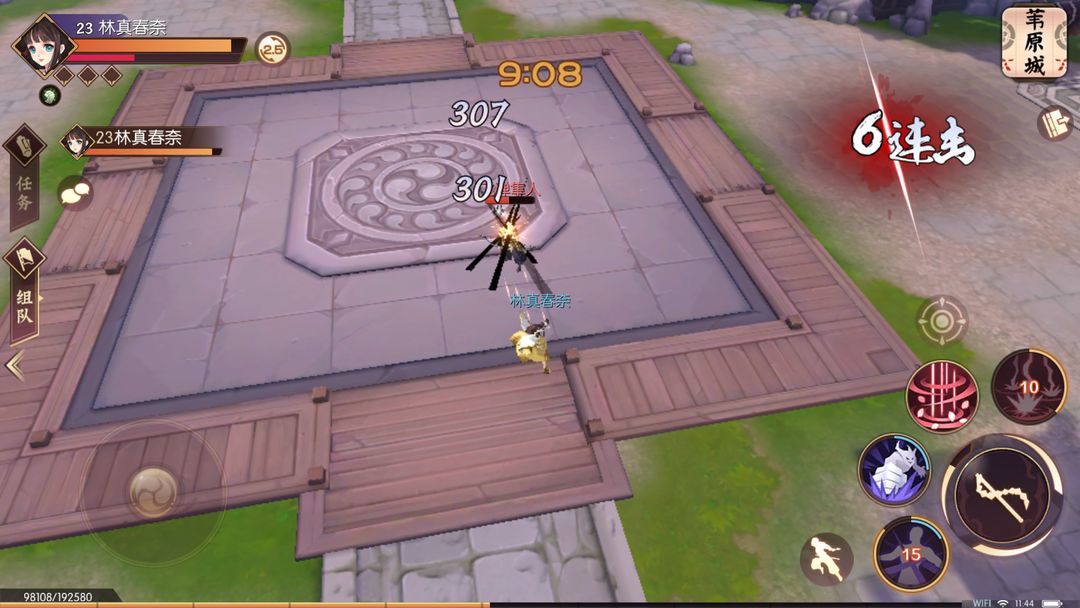Activate the bow basic attack button
This screenshot has height=608, width=1080.
(1002, 494)
